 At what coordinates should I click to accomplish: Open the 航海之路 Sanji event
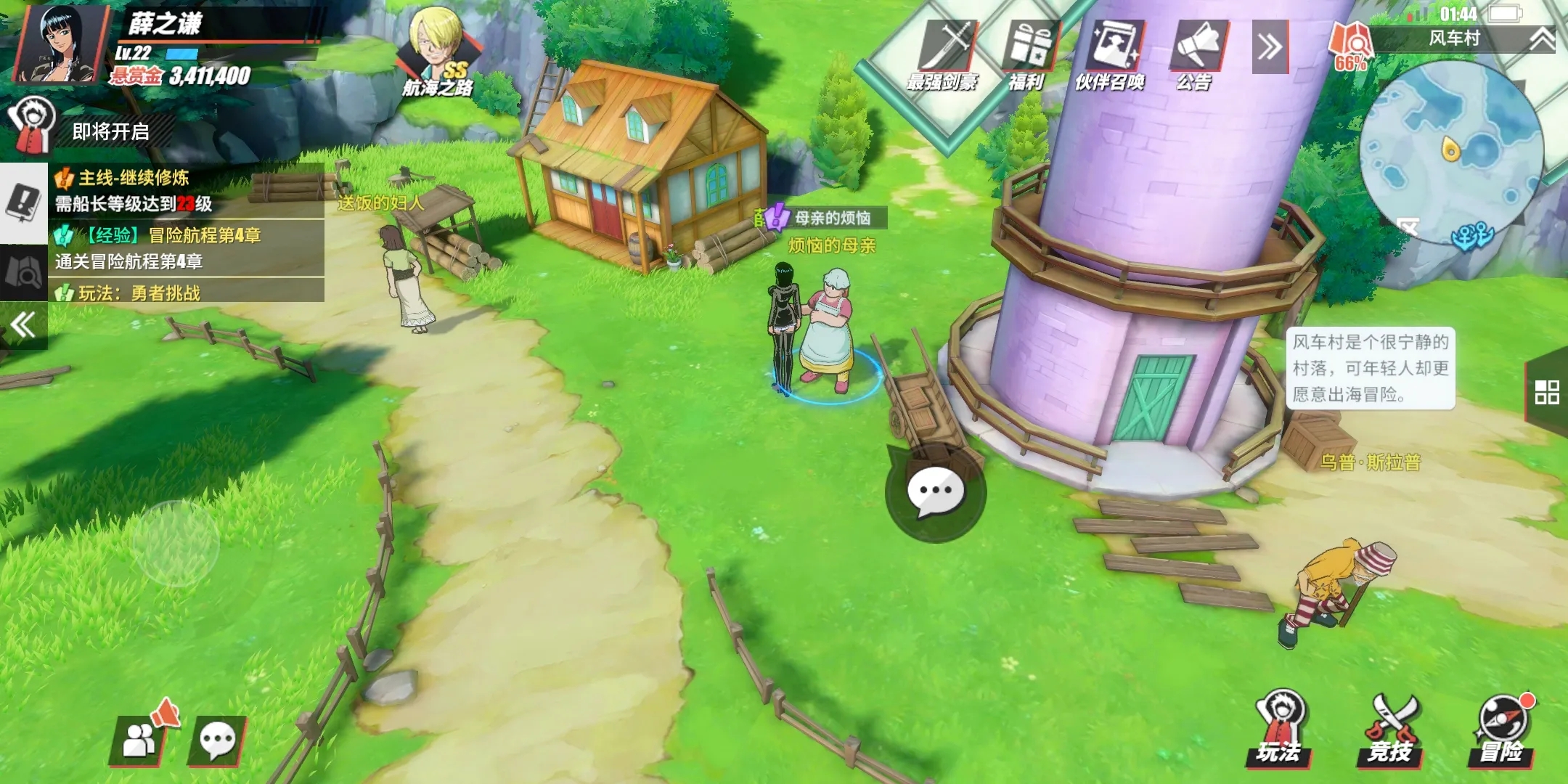(x=438, y=52)
